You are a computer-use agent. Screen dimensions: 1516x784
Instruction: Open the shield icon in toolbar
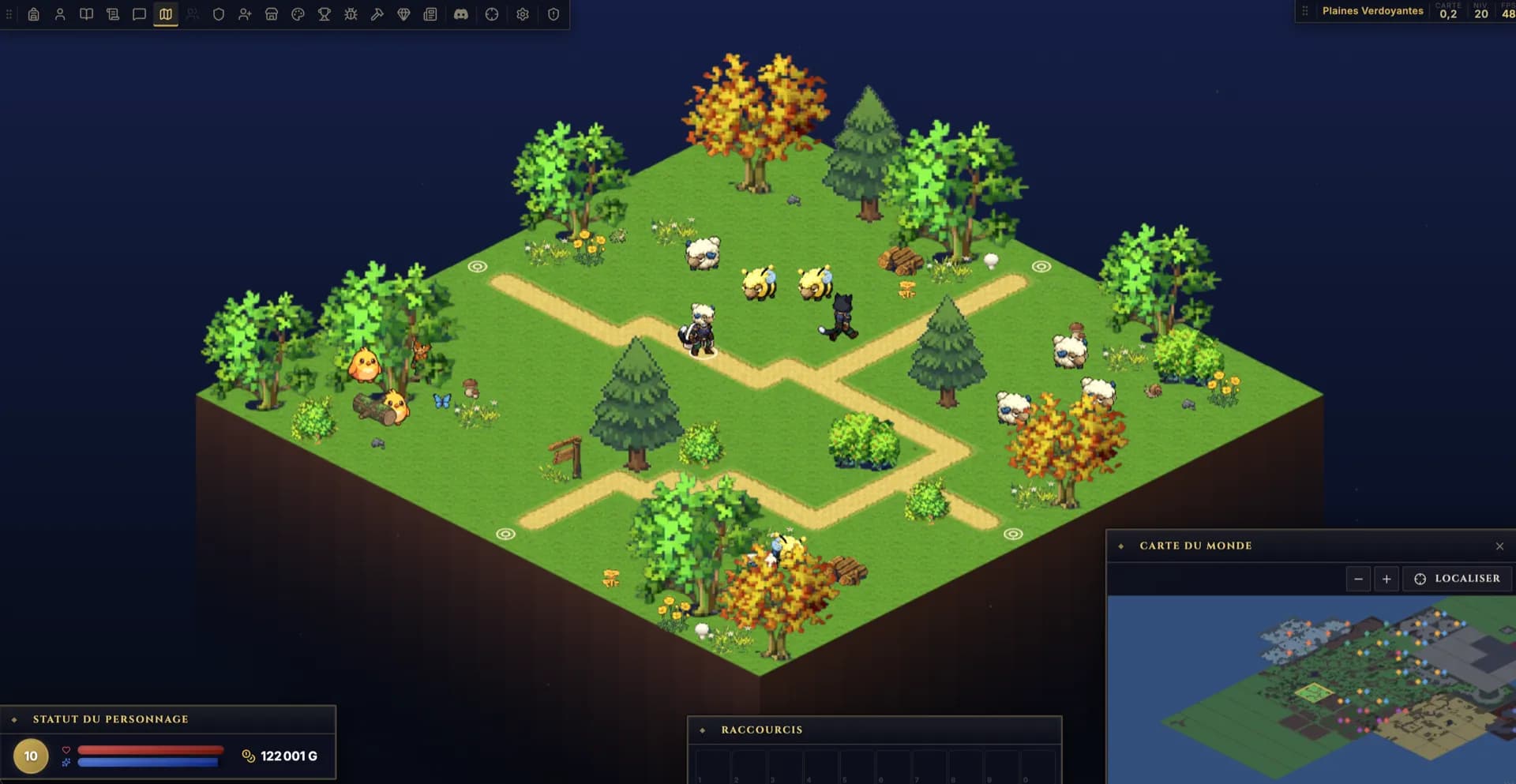(219, 14)
